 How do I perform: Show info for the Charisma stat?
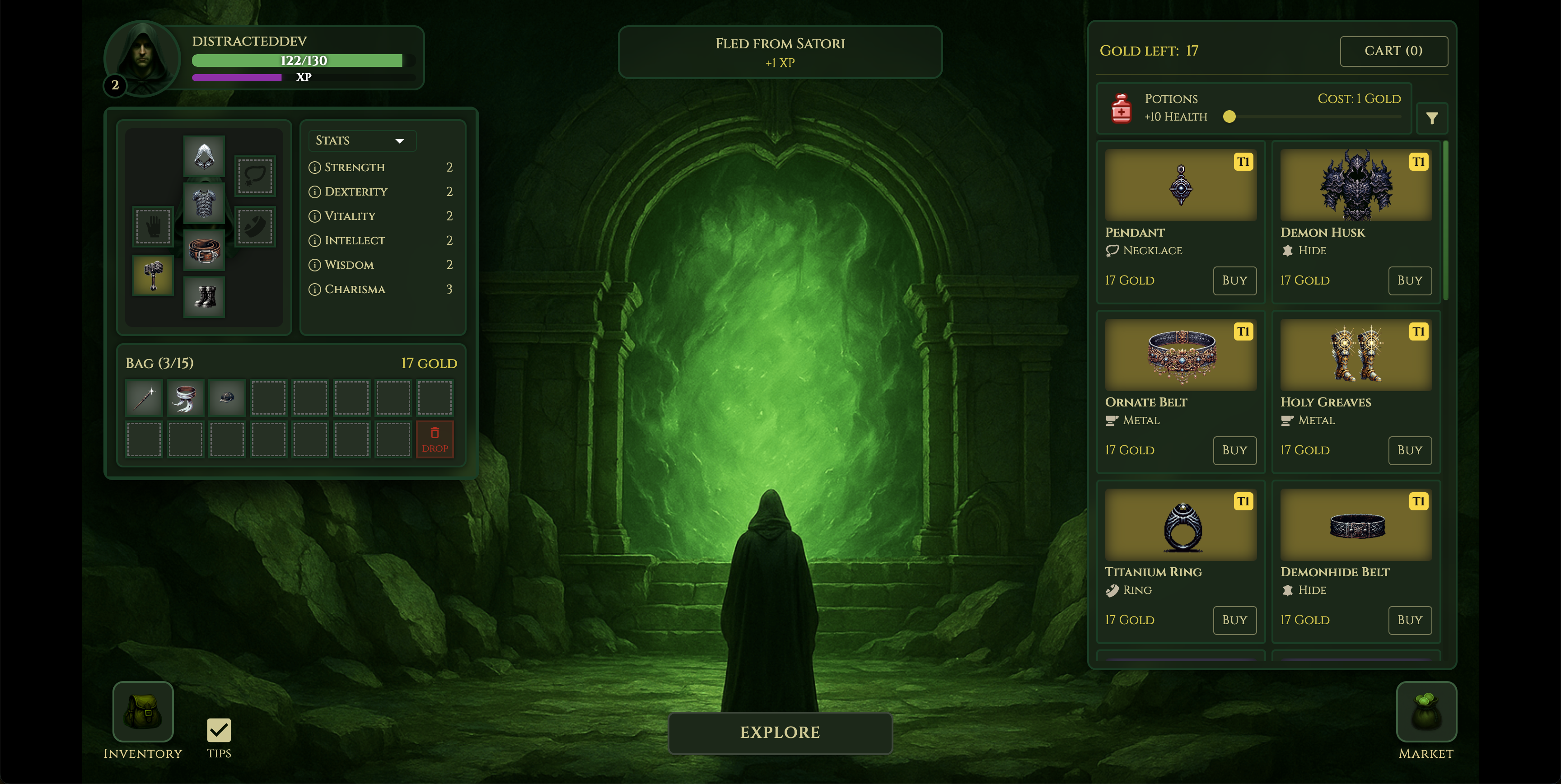coord(314,289)
